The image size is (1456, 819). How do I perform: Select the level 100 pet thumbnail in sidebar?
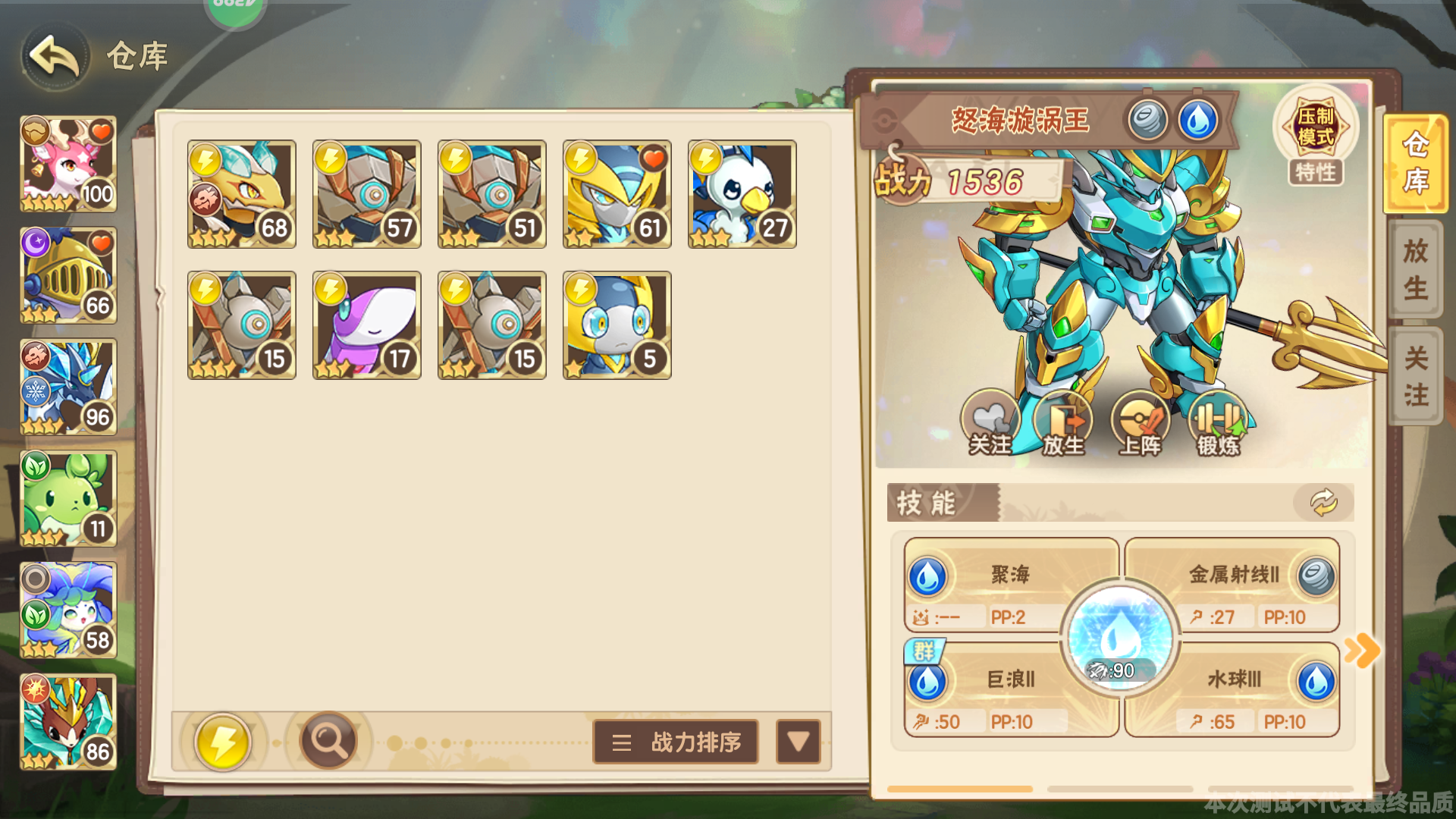(68, 165)
